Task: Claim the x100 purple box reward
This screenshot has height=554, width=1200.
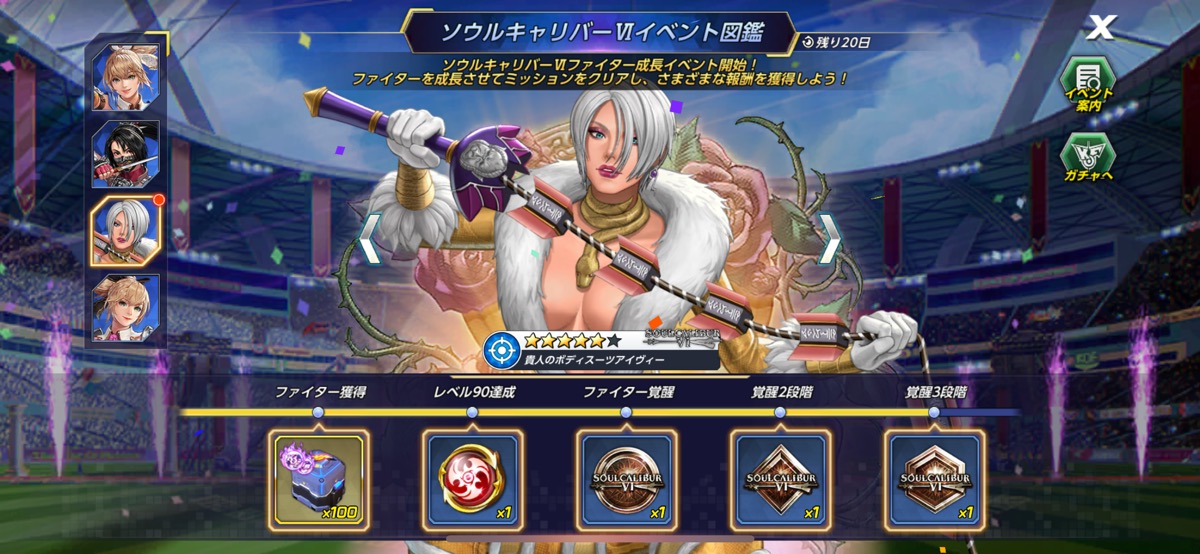Action: [319, 479]
